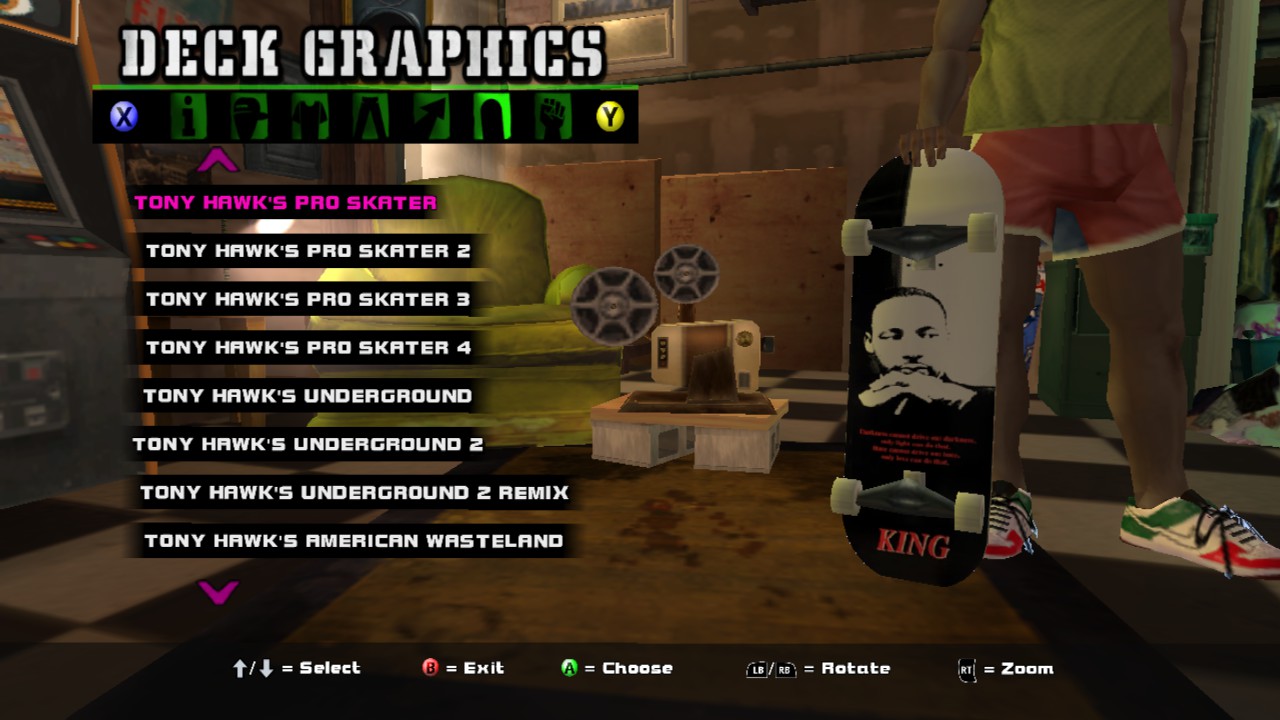Viewport: 1280px width, 720px height.
Task: Switch to the t-shirt category tab
Action: coord(309,117)
